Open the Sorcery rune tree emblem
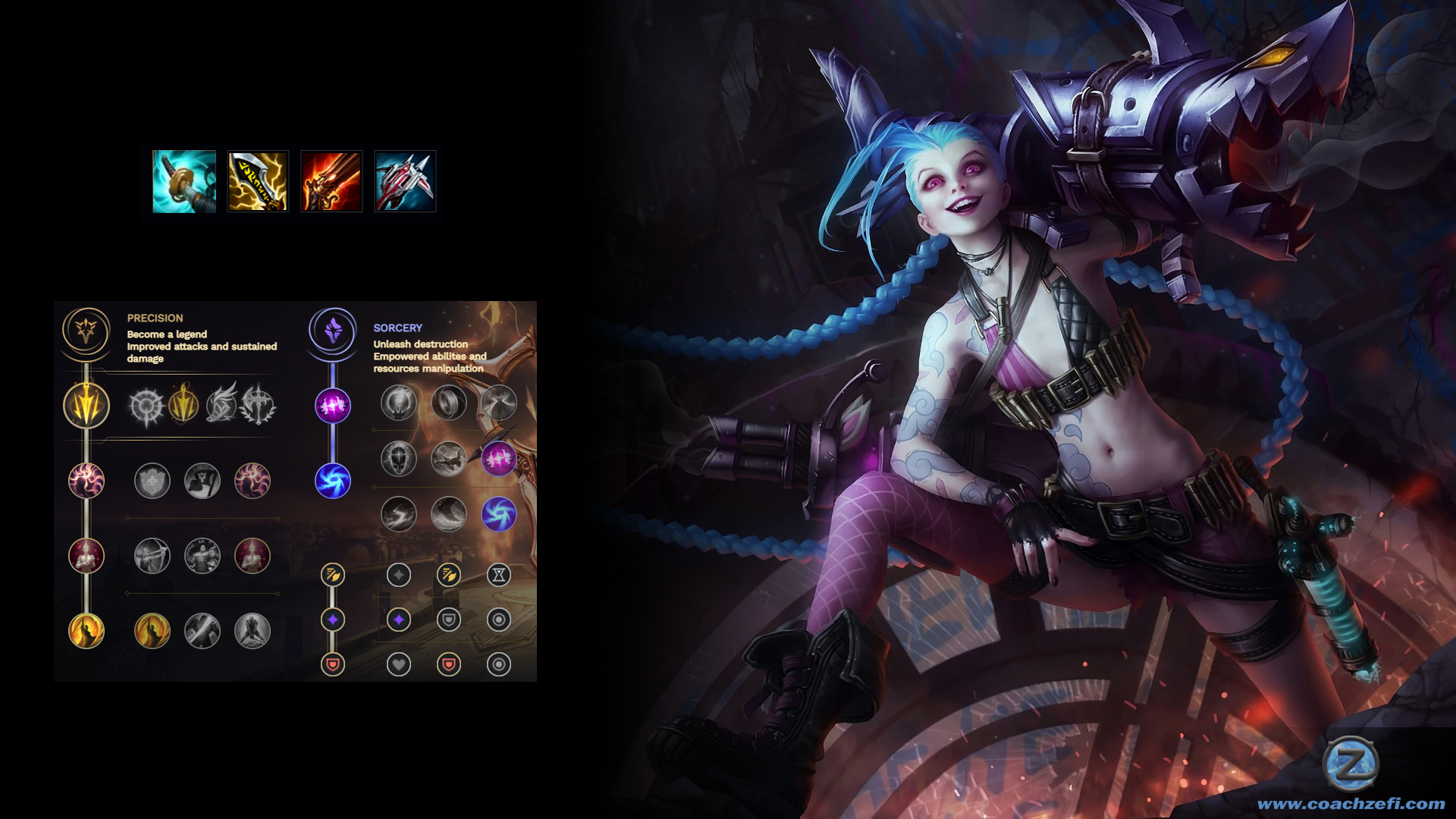1456x819 pixels. [333, 331]
